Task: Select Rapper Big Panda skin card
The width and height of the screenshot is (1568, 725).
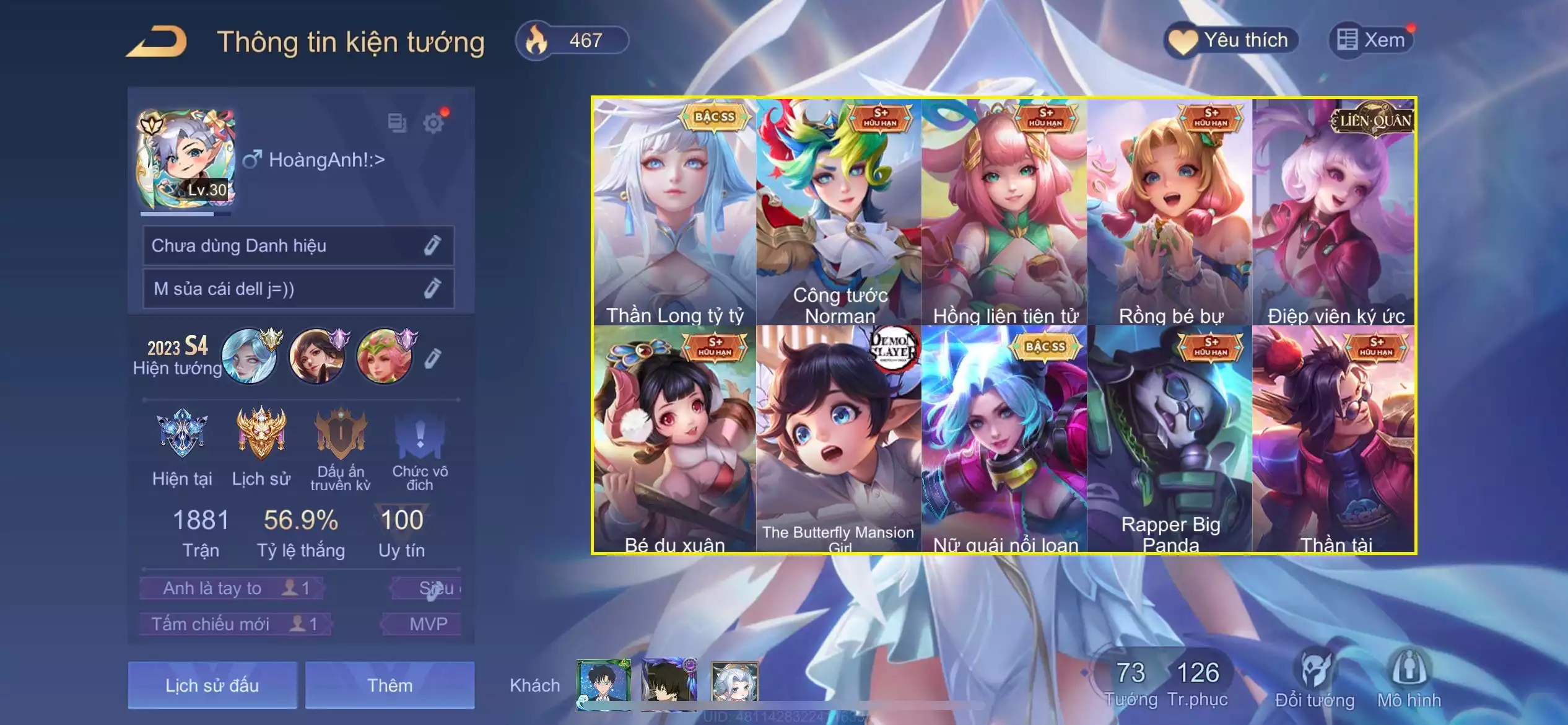Action: coord(1170,439)
